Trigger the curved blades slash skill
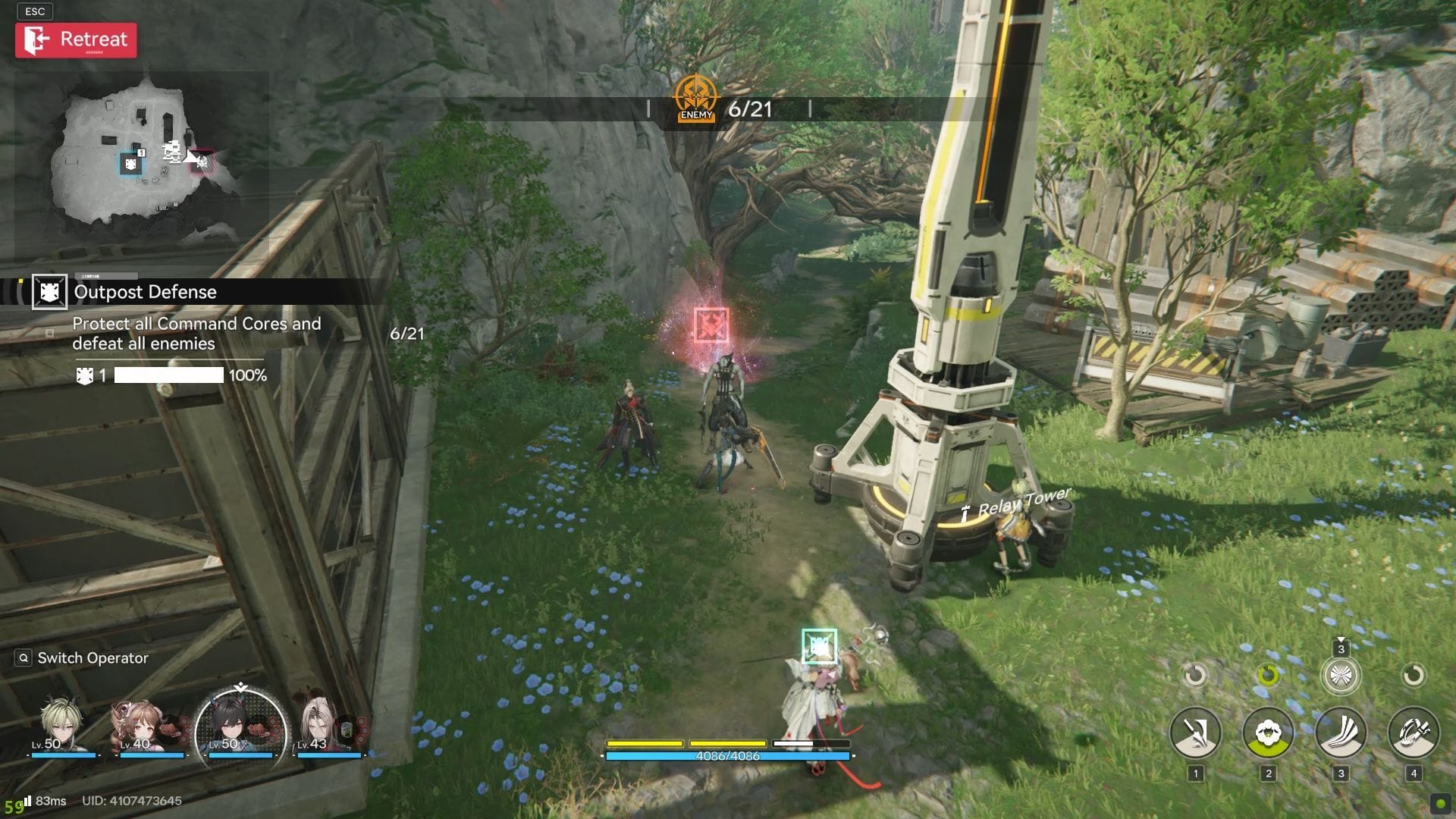Screen dimensions: 1456x819 point(1340,733)
